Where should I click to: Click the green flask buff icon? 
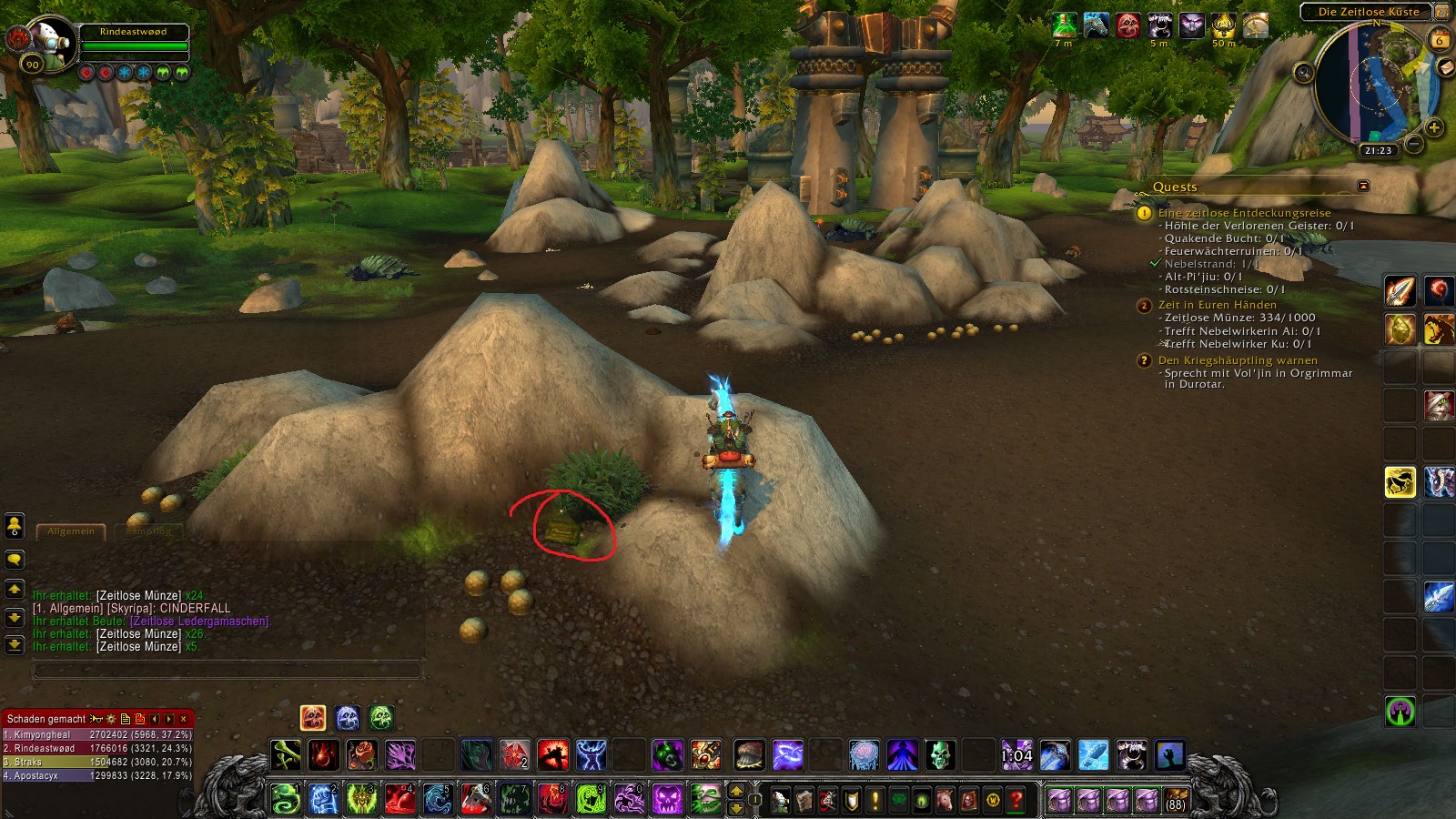pyautogui.click(x=1064, y=25)
